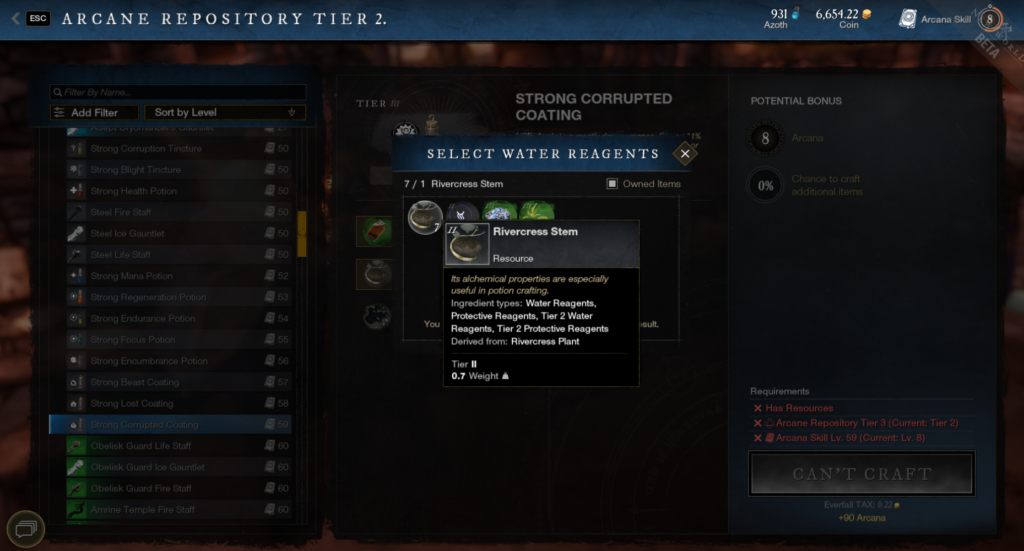
Task: Click the Can't Craft button
Action: [861, 474]
